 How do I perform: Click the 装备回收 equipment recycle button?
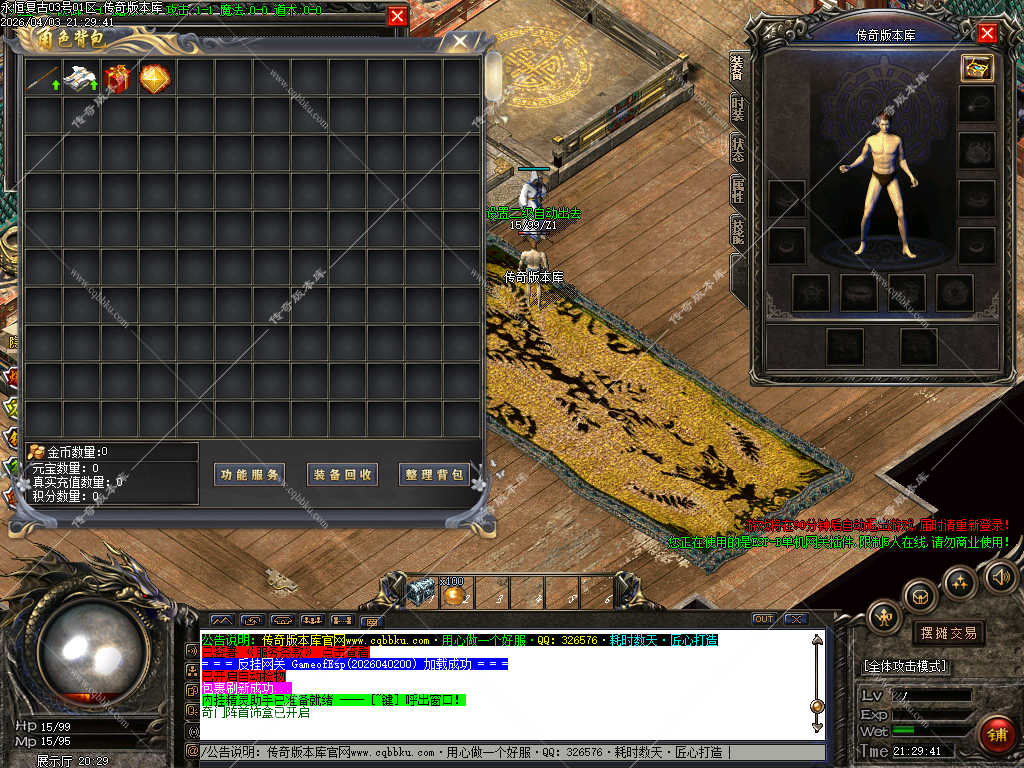coord(342,474)
